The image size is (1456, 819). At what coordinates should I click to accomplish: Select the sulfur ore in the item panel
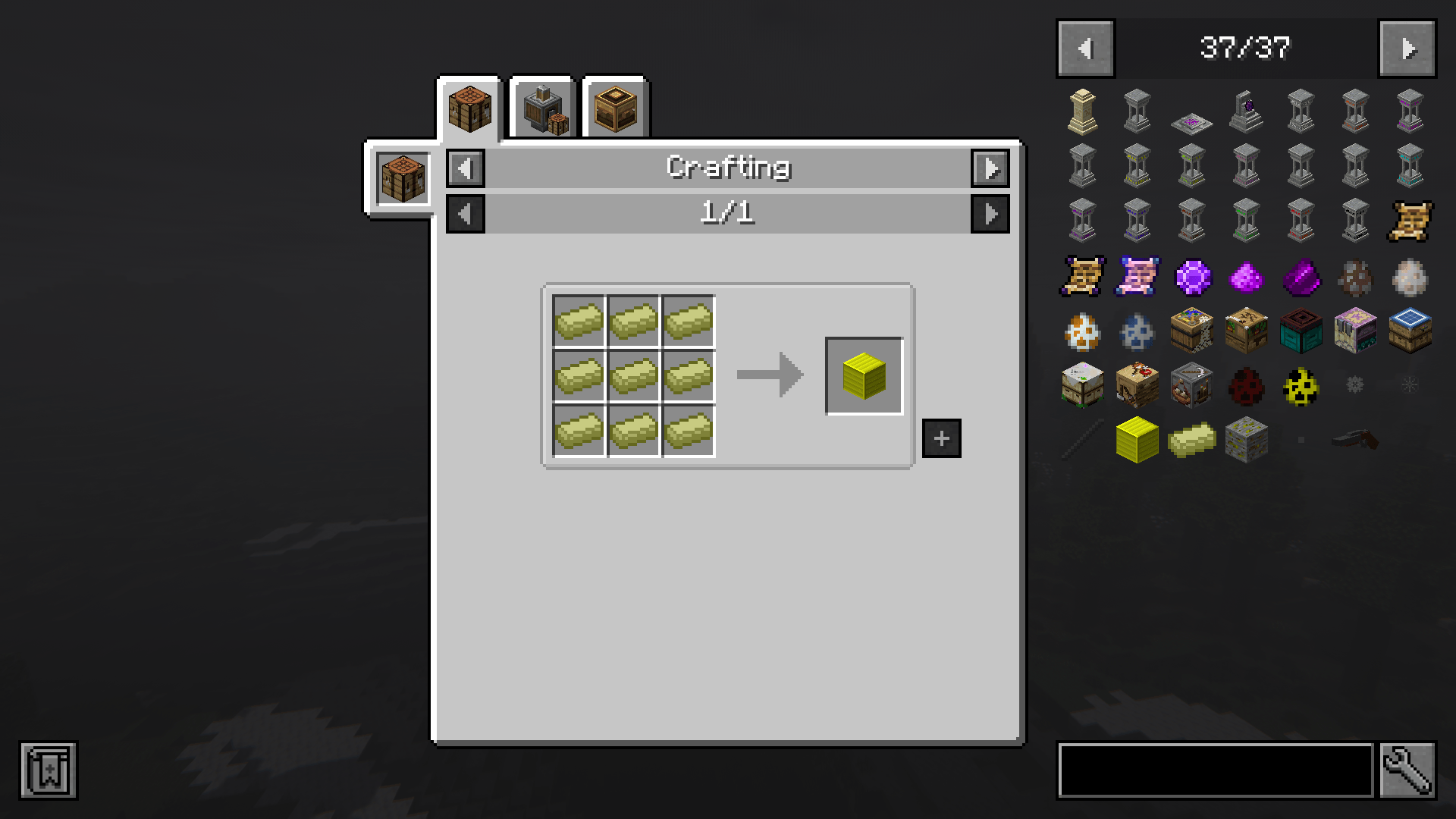1246,440
